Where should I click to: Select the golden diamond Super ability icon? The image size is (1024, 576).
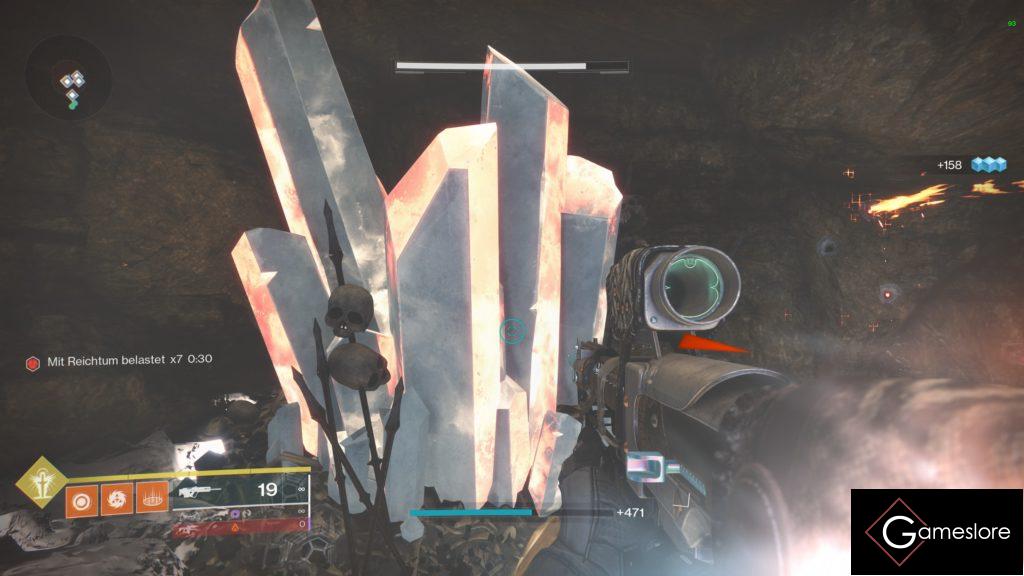41,483
